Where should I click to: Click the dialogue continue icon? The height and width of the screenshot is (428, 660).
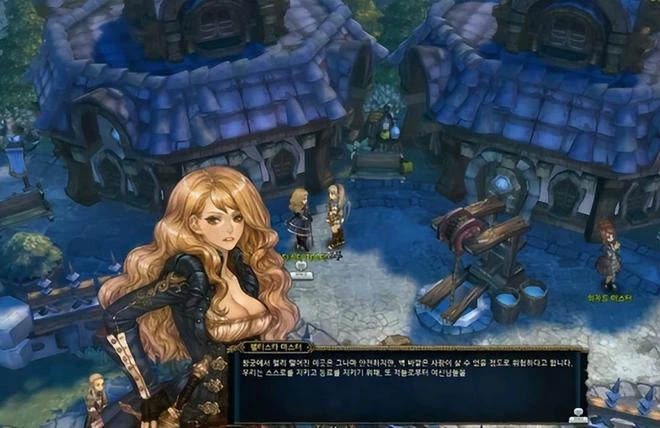pos(577,413)
